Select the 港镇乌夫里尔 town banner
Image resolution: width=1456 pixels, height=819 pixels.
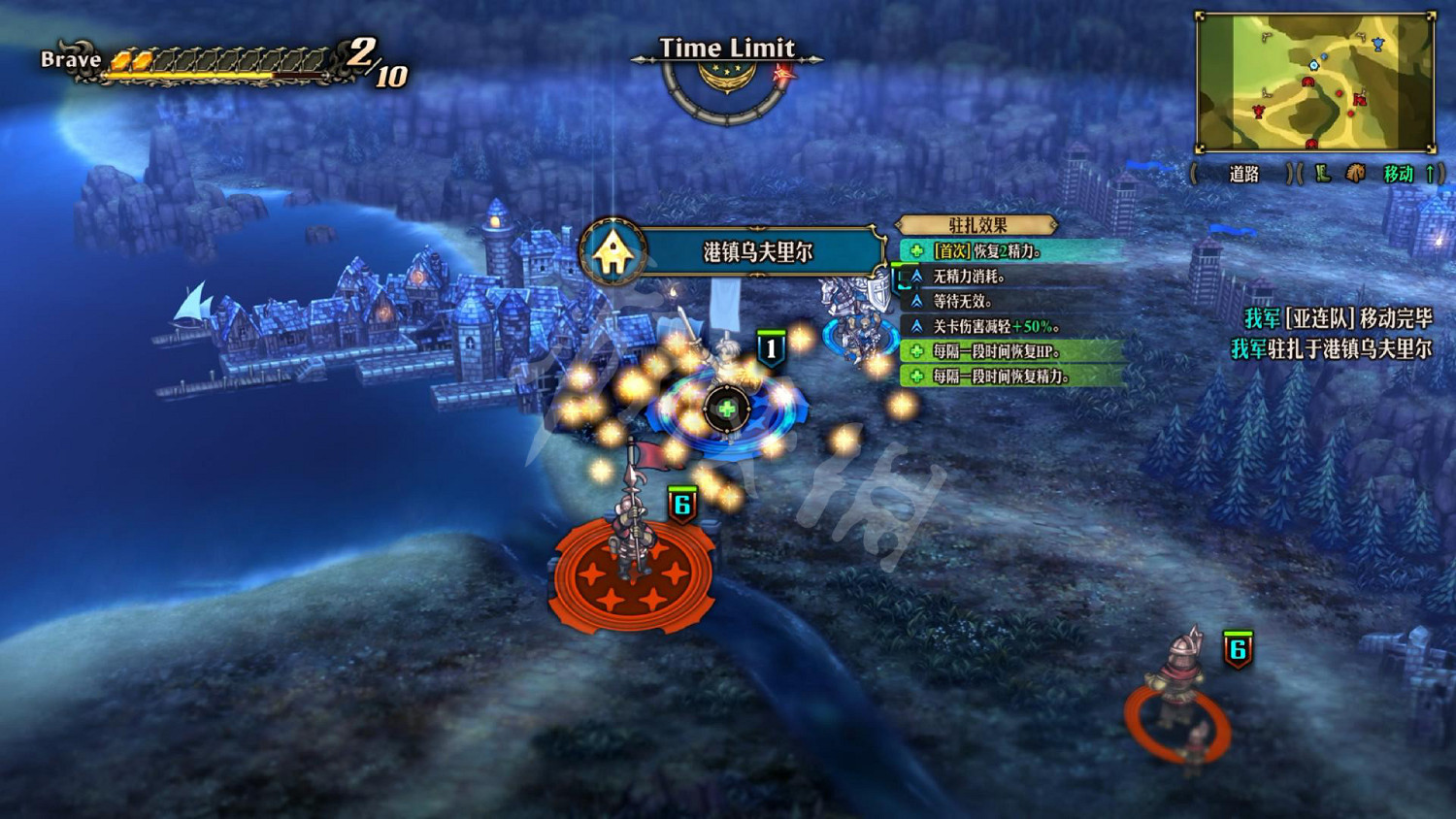757,252
